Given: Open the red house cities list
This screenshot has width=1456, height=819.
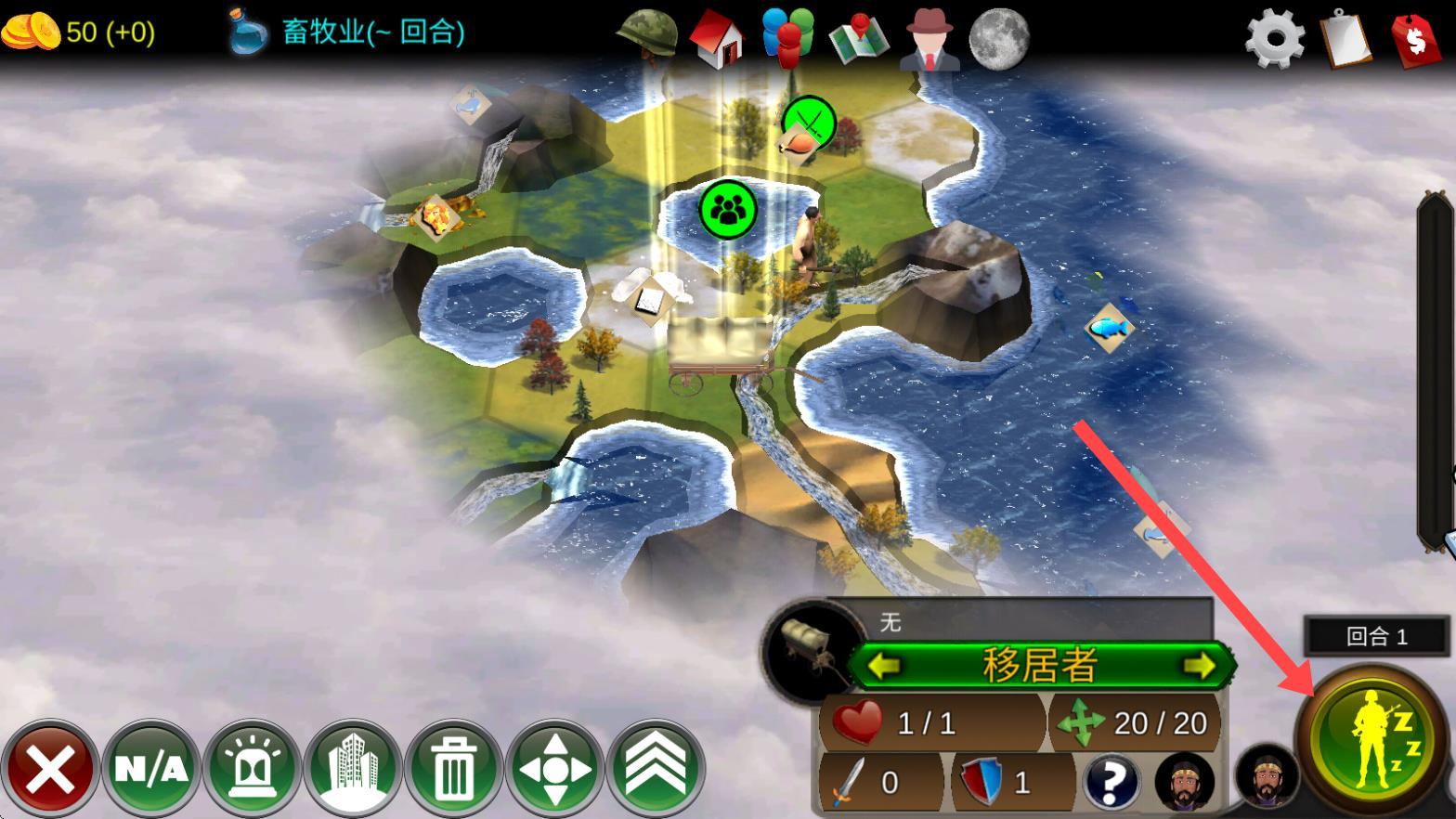Looking at the screenshot, I should pos(717,39).
